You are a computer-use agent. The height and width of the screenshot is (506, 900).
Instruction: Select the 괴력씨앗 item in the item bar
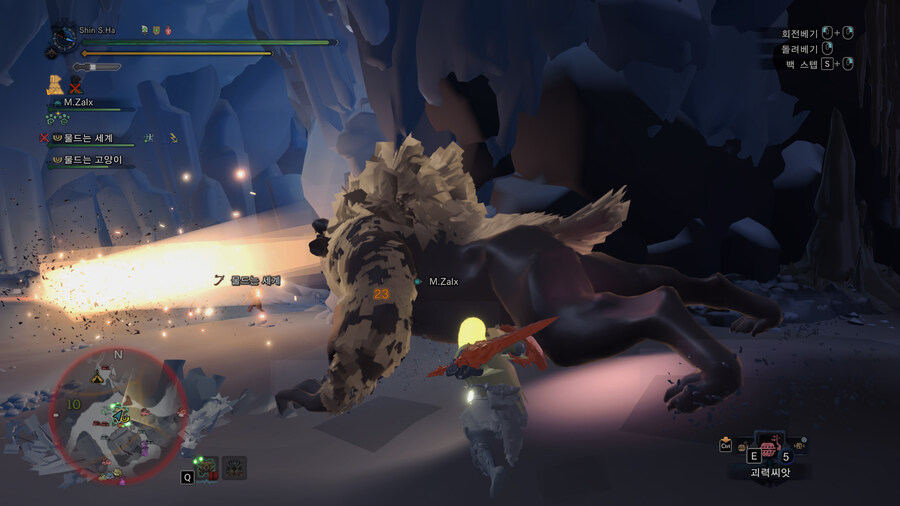pyautogui.click(x=767, y=449)
